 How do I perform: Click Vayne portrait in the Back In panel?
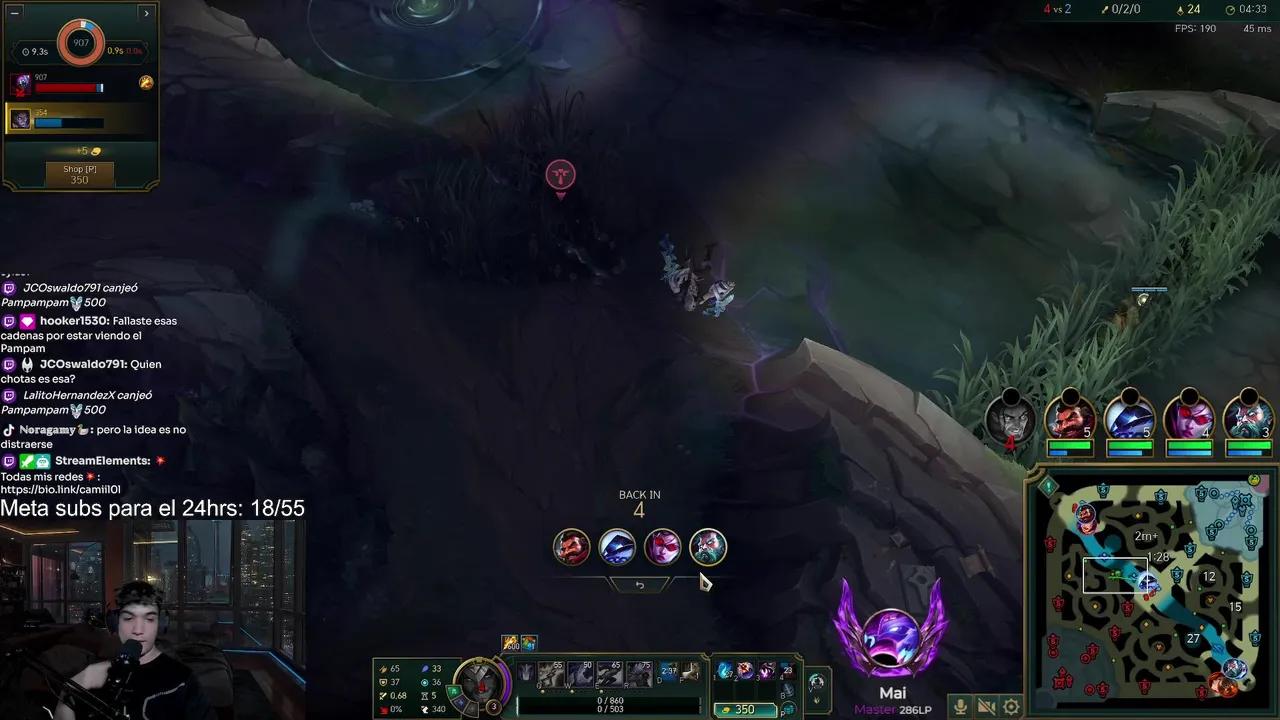tap(663, 546)
